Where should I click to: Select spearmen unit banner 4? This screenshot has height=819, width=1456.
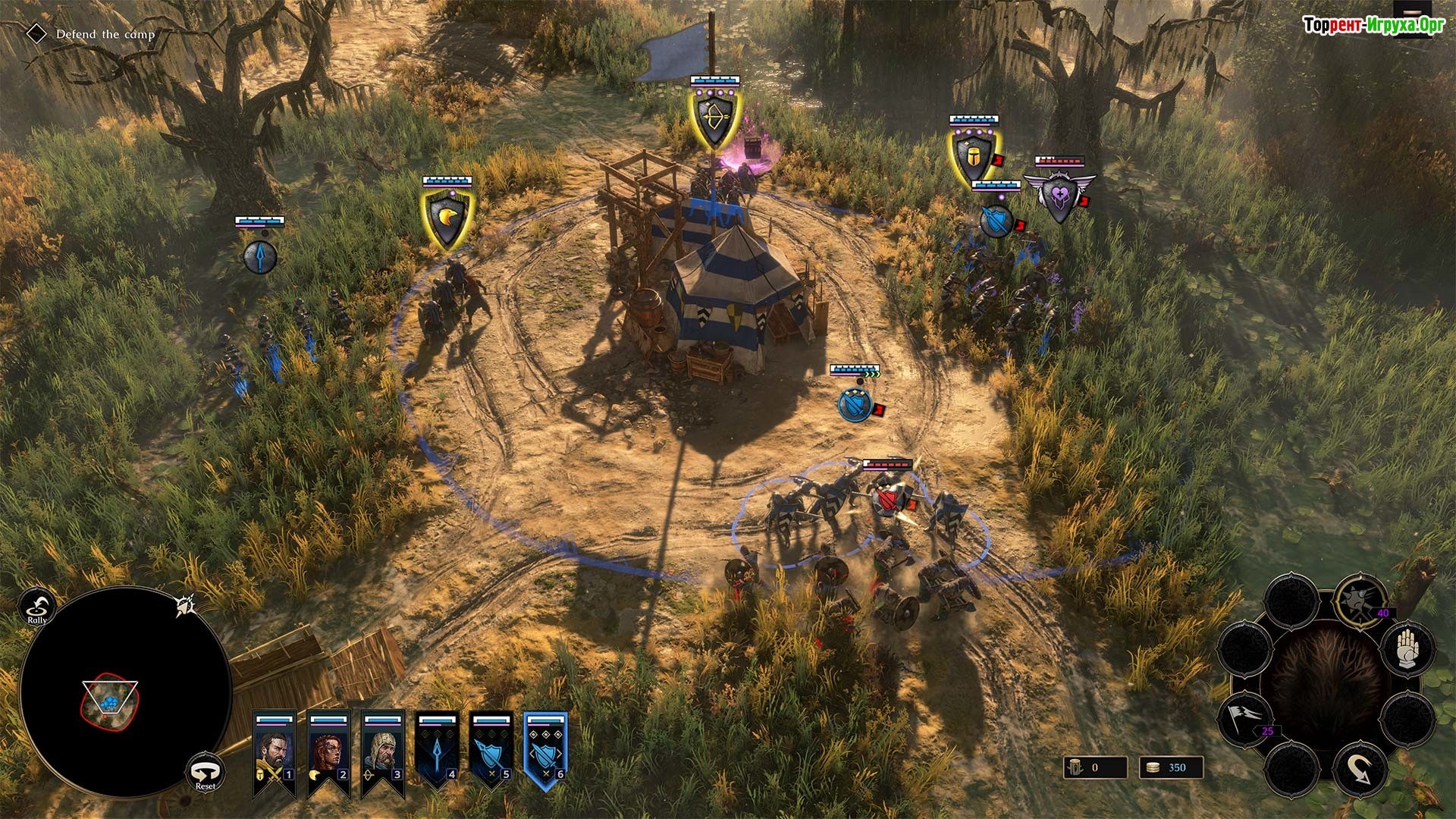(x=438, y=751)
